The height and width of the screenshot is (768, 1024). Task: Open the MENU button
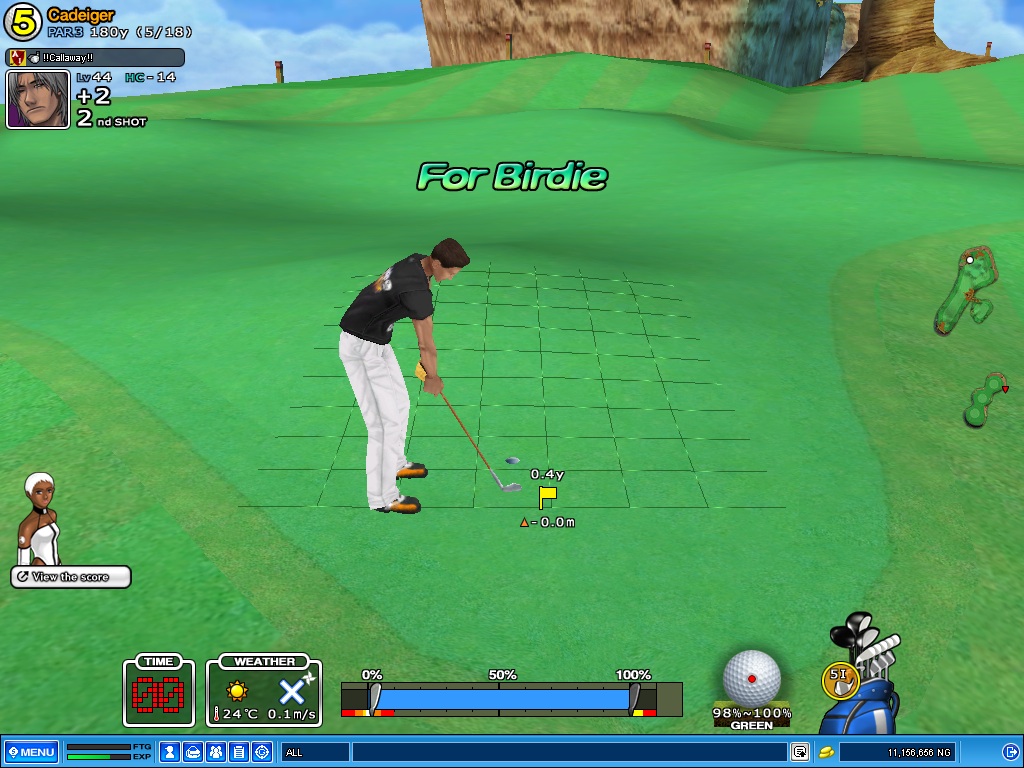tap(31, 752)
